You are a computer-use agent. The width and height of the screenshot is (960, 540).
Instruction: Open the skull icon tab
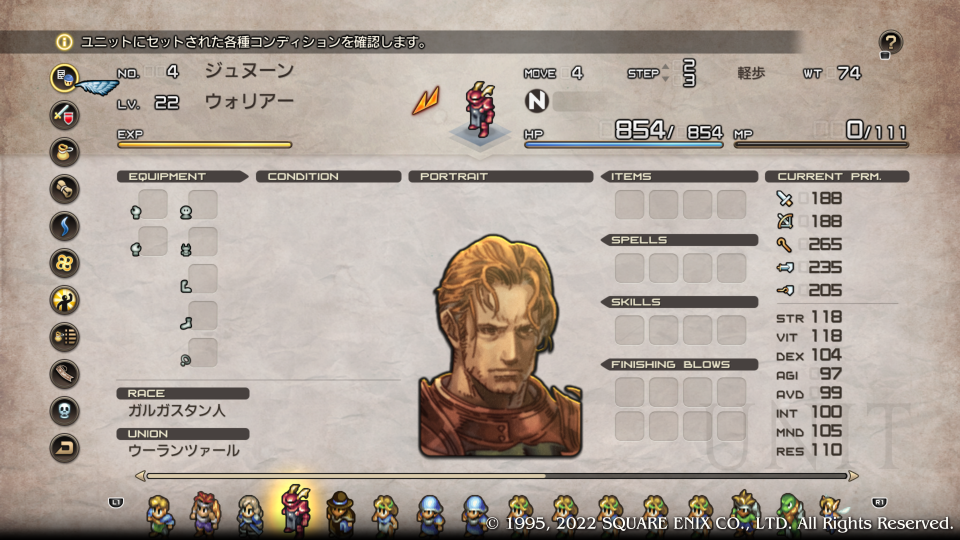(x=65, y=410)
